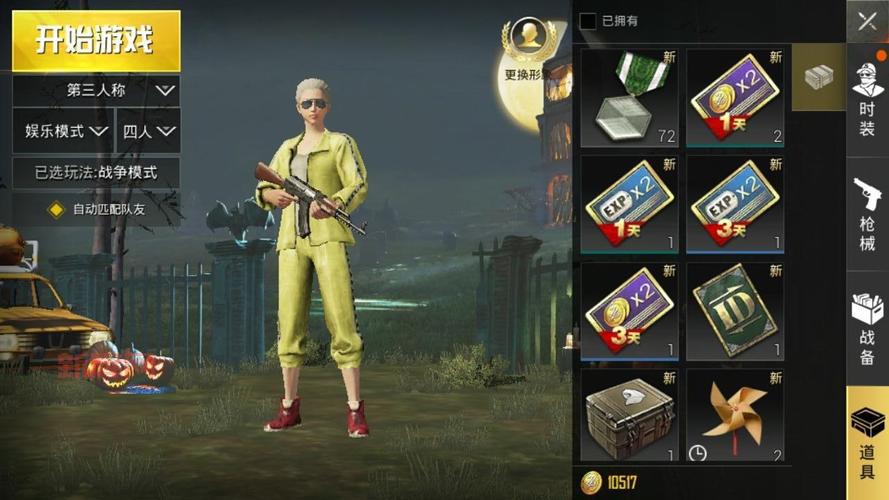Start the match with 开始游戏 button
Screen dimensions: 889x500
click(96, 41)
